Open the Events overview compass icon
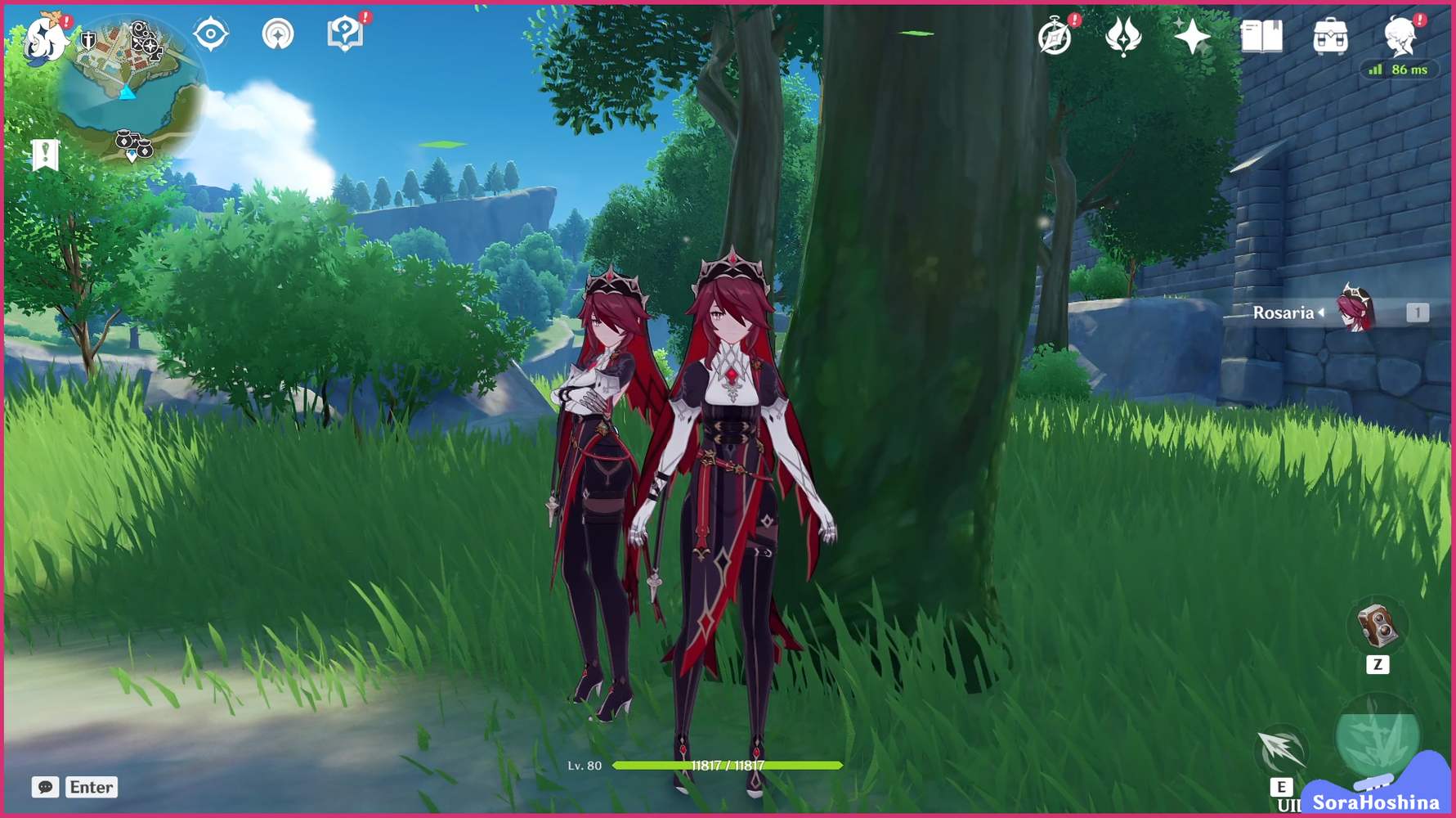1456x818 pixels. [1054, 34]
